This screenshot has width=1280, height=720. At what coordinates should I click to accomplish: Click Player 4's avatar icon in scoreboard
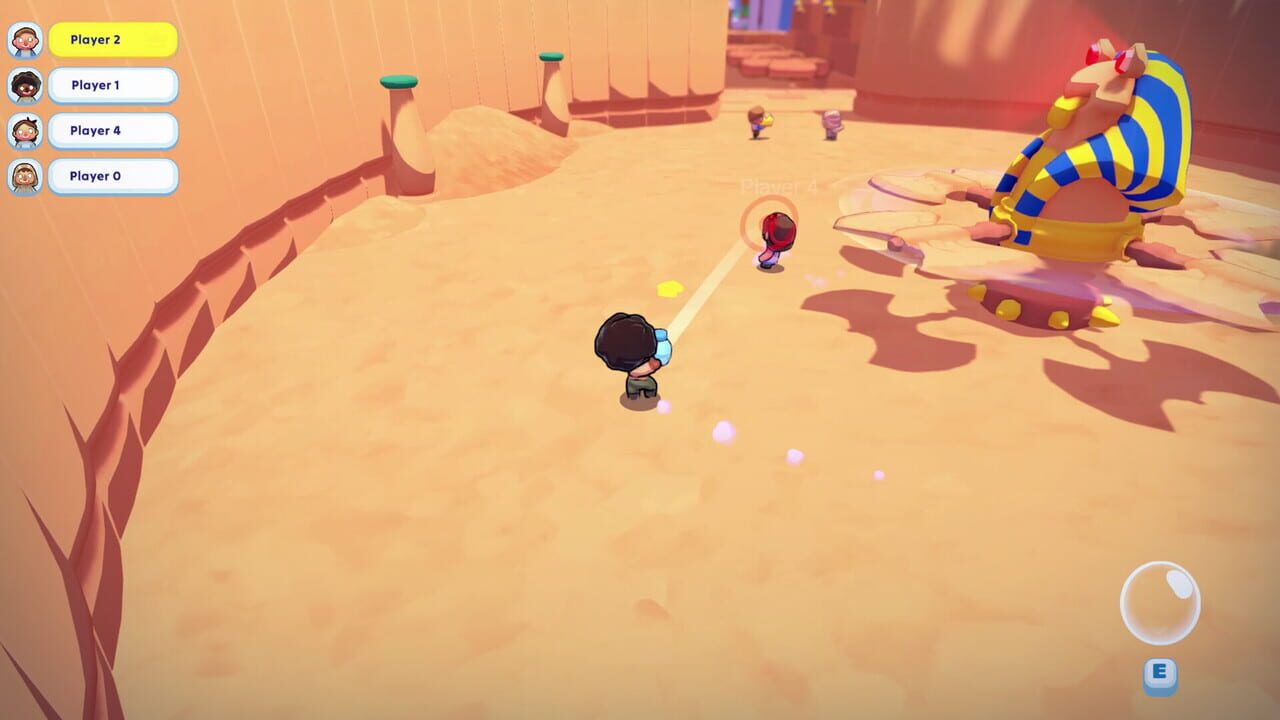tap(25, 131)
